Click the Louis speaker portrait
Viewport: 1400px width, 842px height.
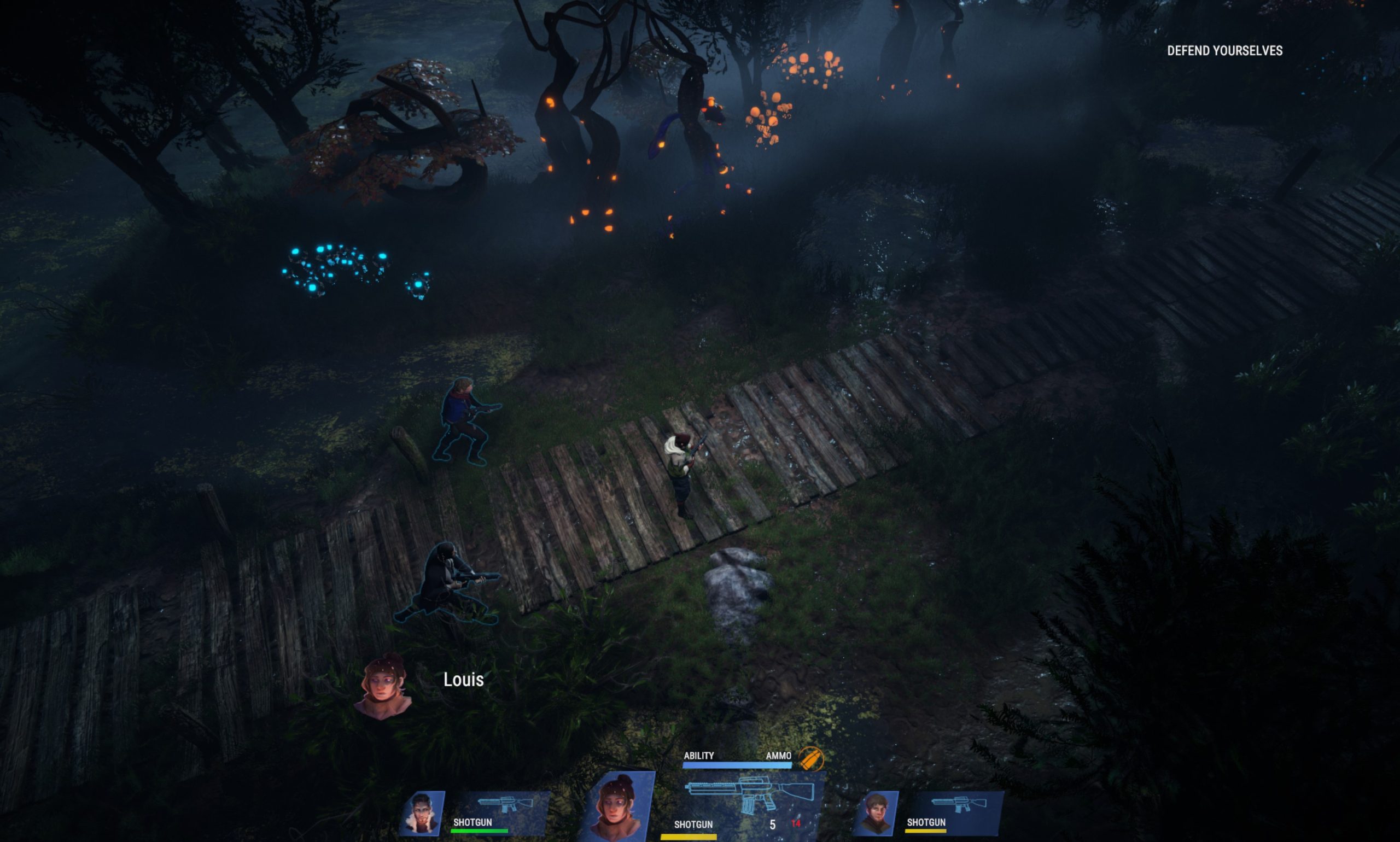[383, 687]
